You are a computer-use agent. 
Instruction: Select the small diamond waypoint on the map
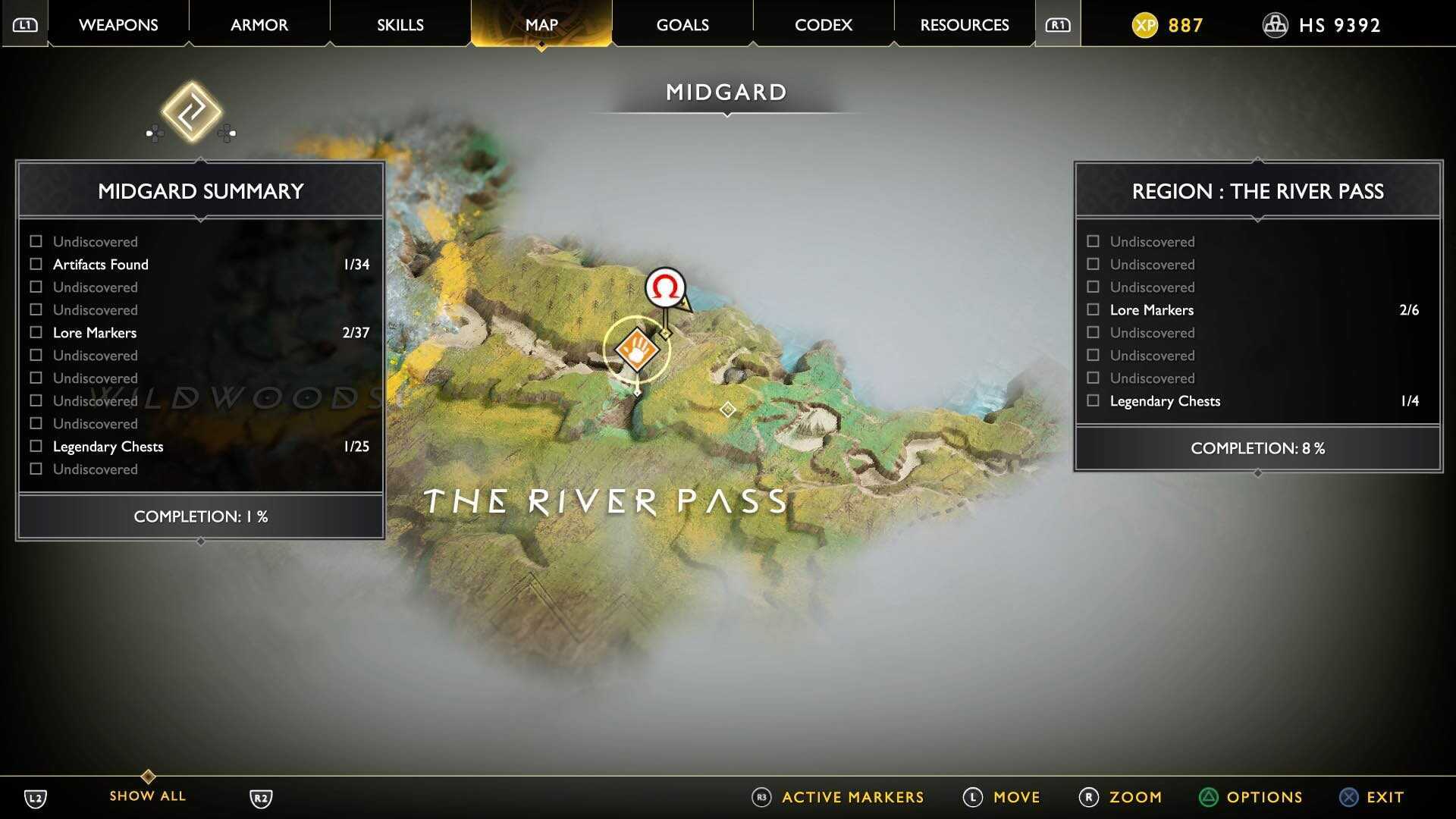tap(727, 409)
